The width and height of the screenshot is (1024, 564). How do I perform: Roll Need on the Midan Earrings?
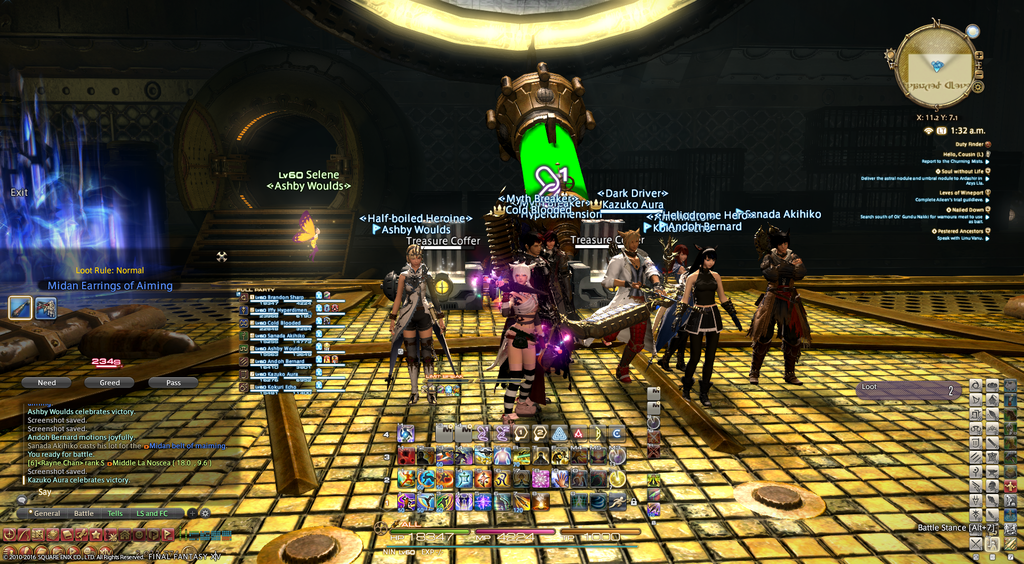click(x=46, y=382)
